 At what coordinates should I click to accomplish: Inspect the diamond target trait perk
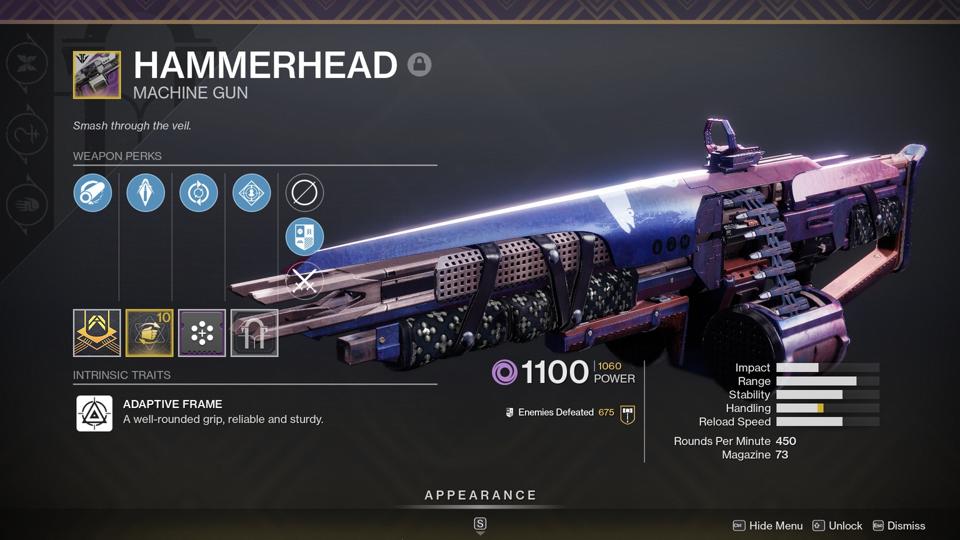point(251,193)
